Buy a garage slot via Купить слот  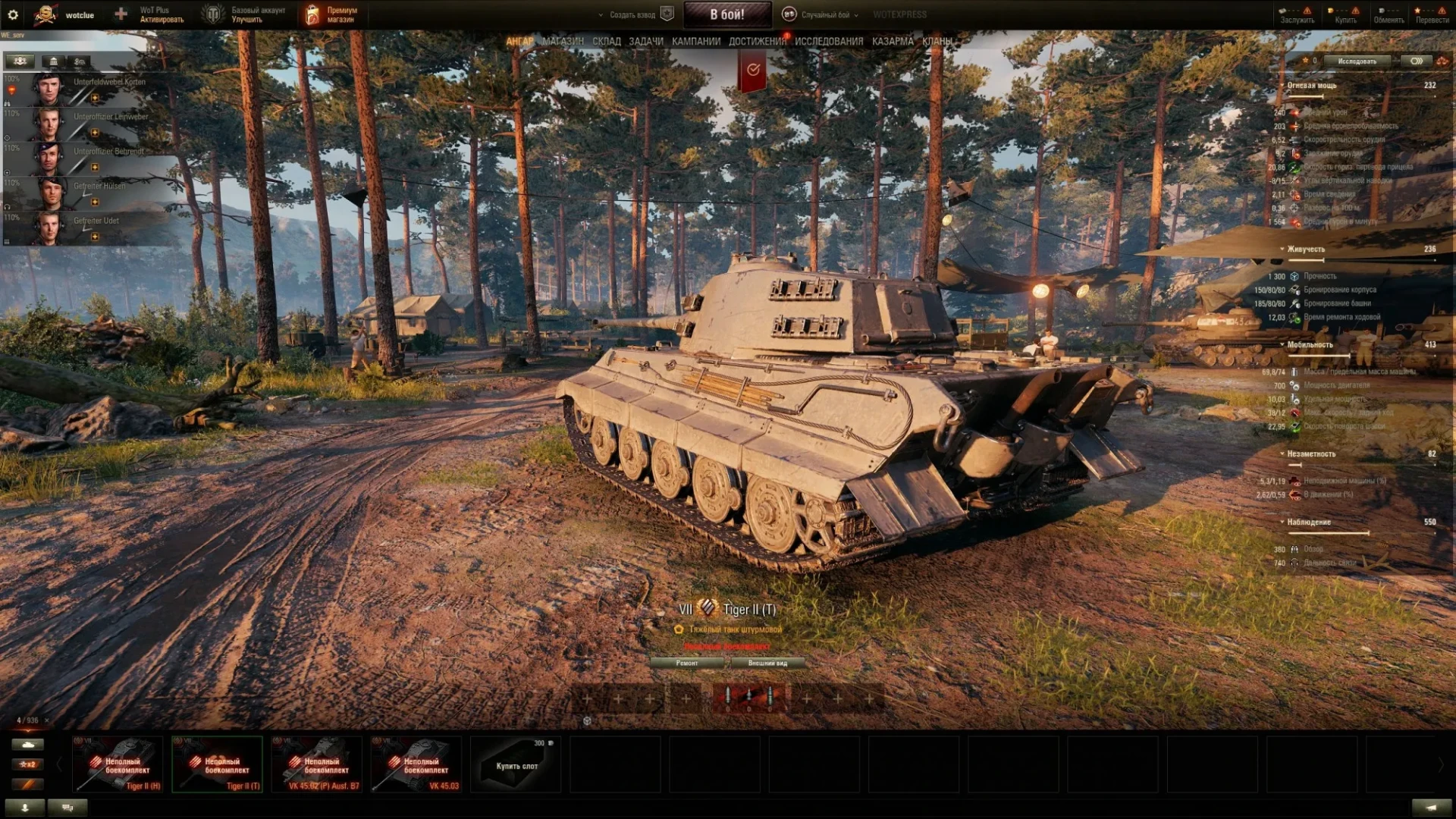(516, 764)
